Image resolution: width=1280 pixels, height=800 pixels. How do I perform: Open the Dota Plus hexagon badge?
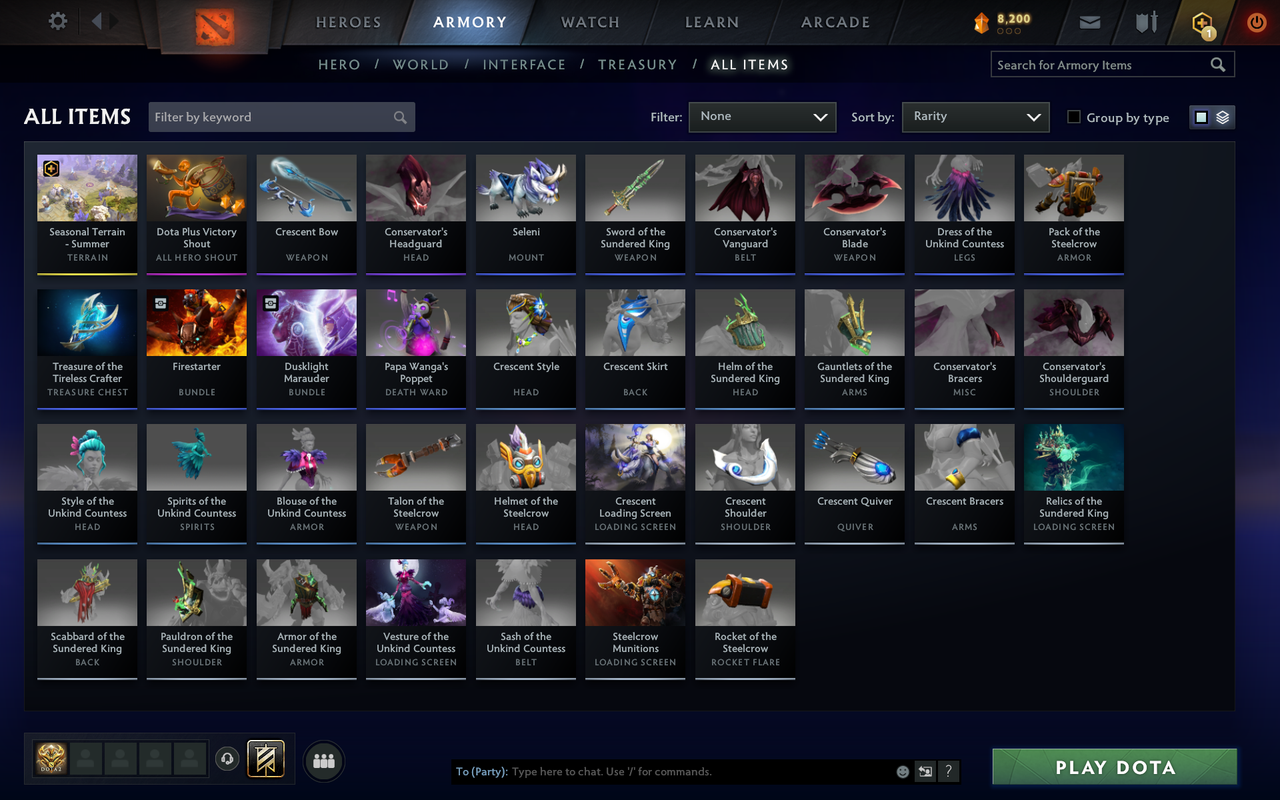click(1202, 21)
